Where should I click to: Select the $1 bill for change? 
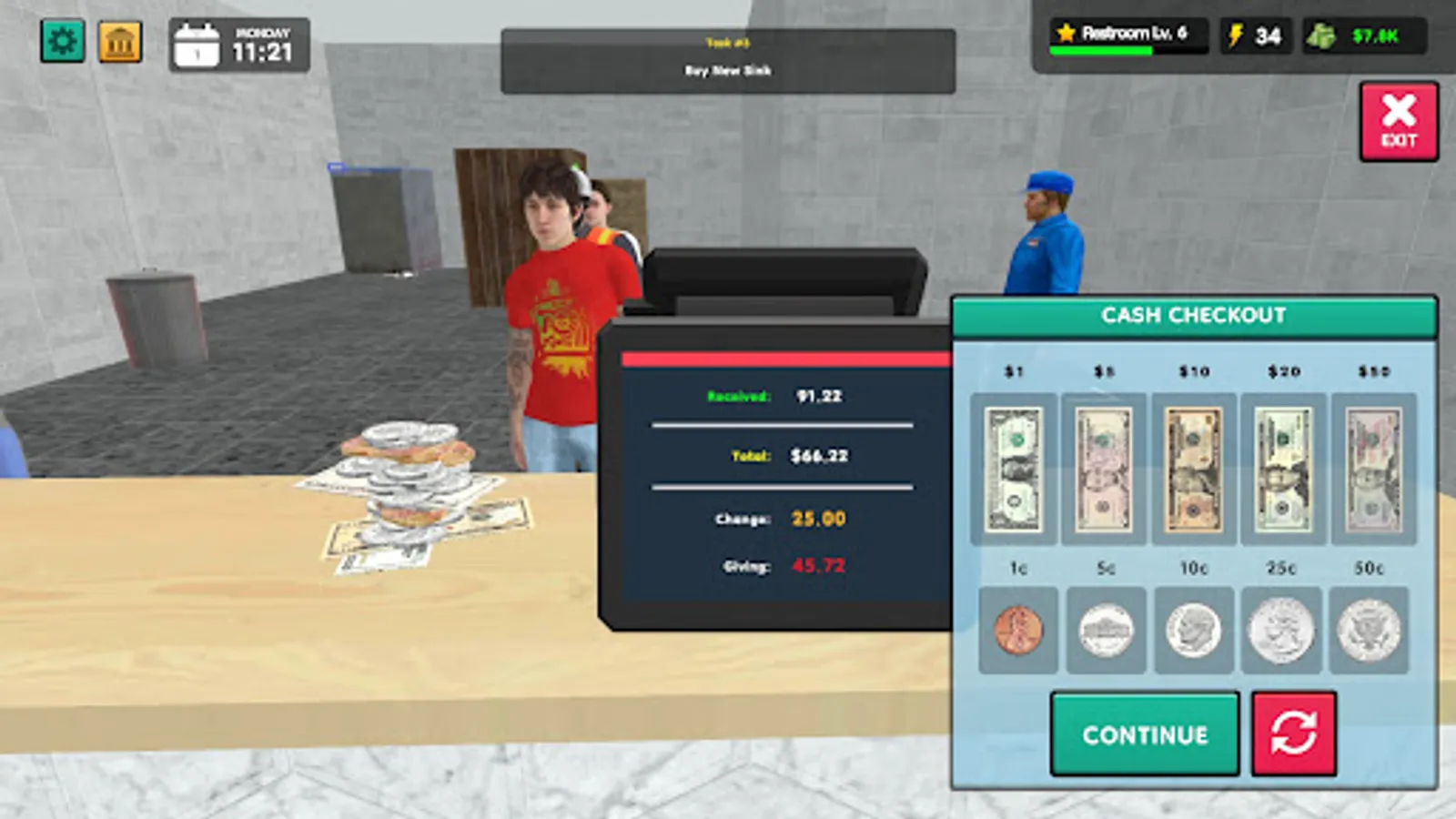click(x=1016, y=468)
